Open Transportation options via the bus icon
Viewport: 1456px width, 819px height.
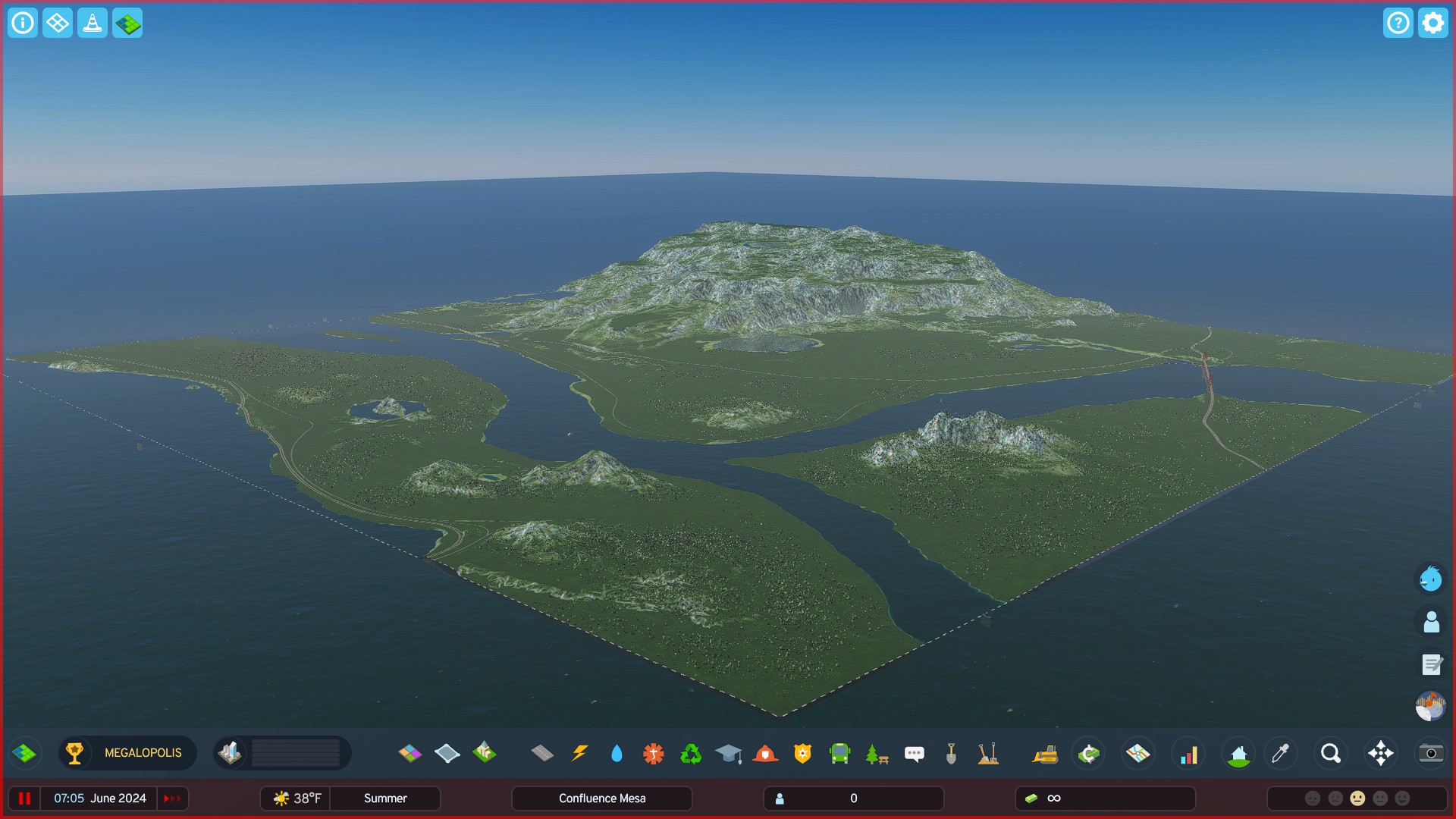[x=838, y=753]
